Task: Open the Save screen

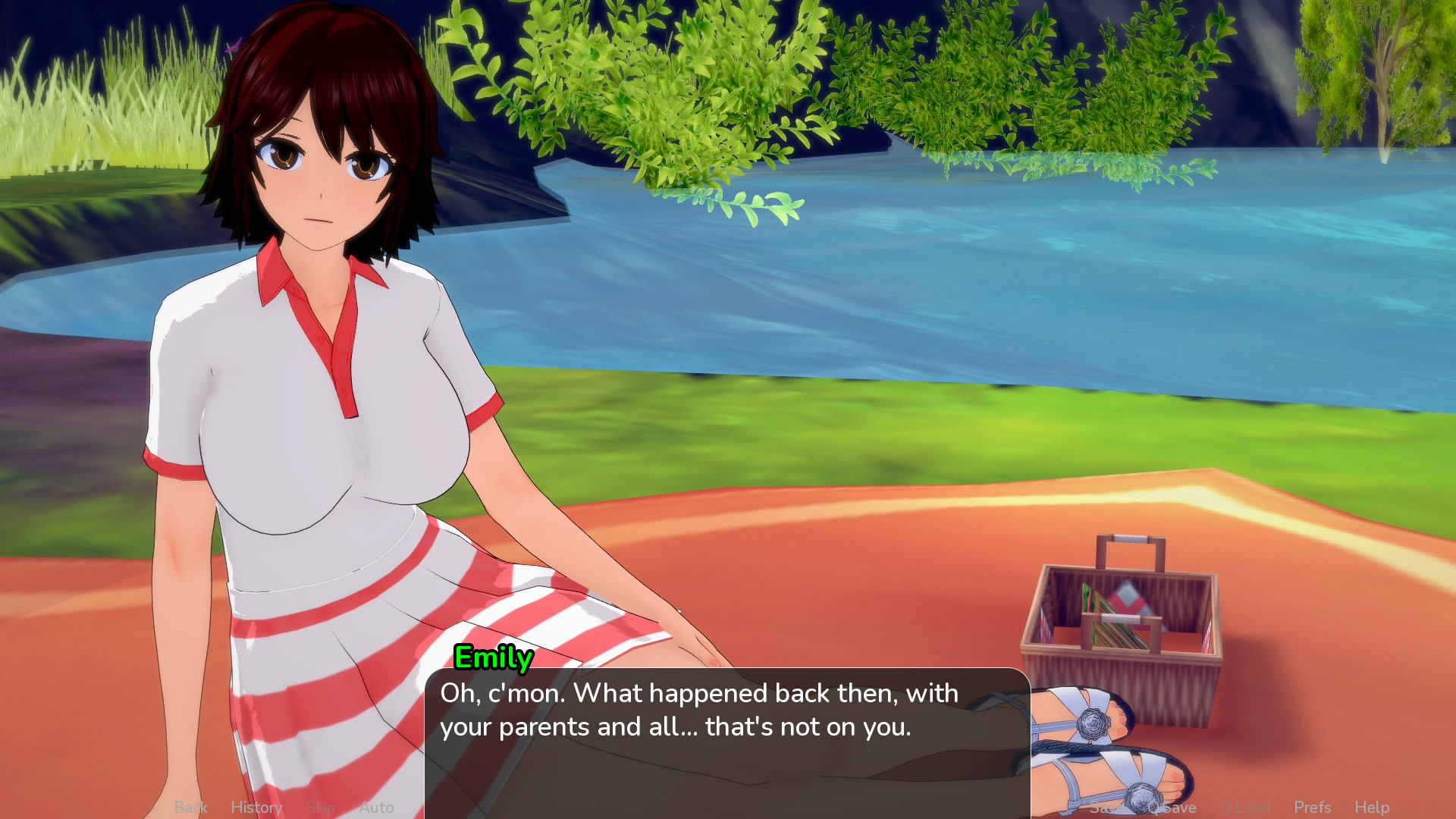Action: click(x=1106, y=808)
